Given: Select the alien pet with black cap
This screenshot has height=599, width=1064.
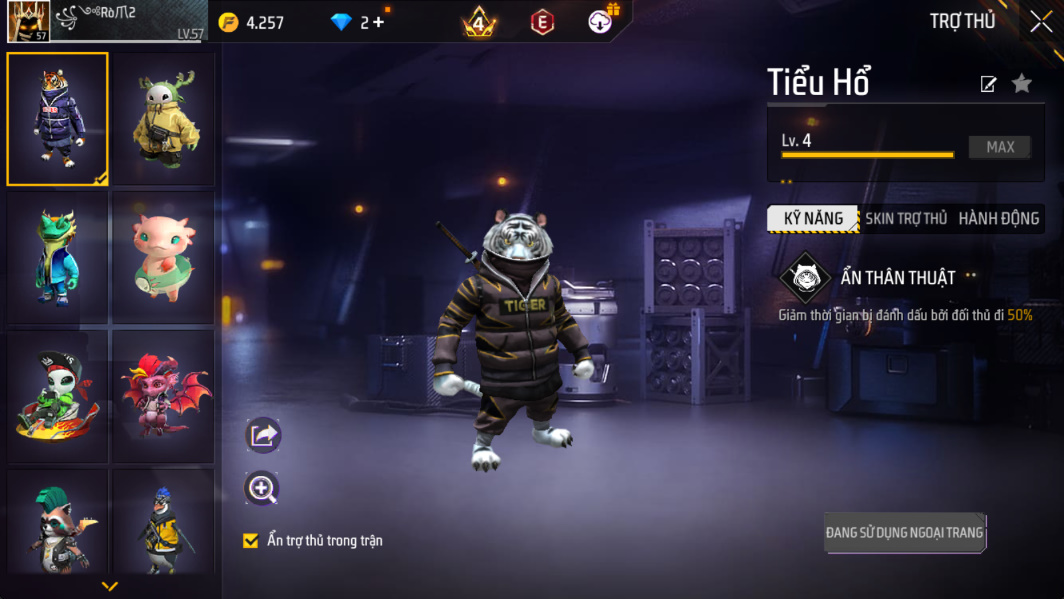Looking at the screenshot, I should 58,396.
